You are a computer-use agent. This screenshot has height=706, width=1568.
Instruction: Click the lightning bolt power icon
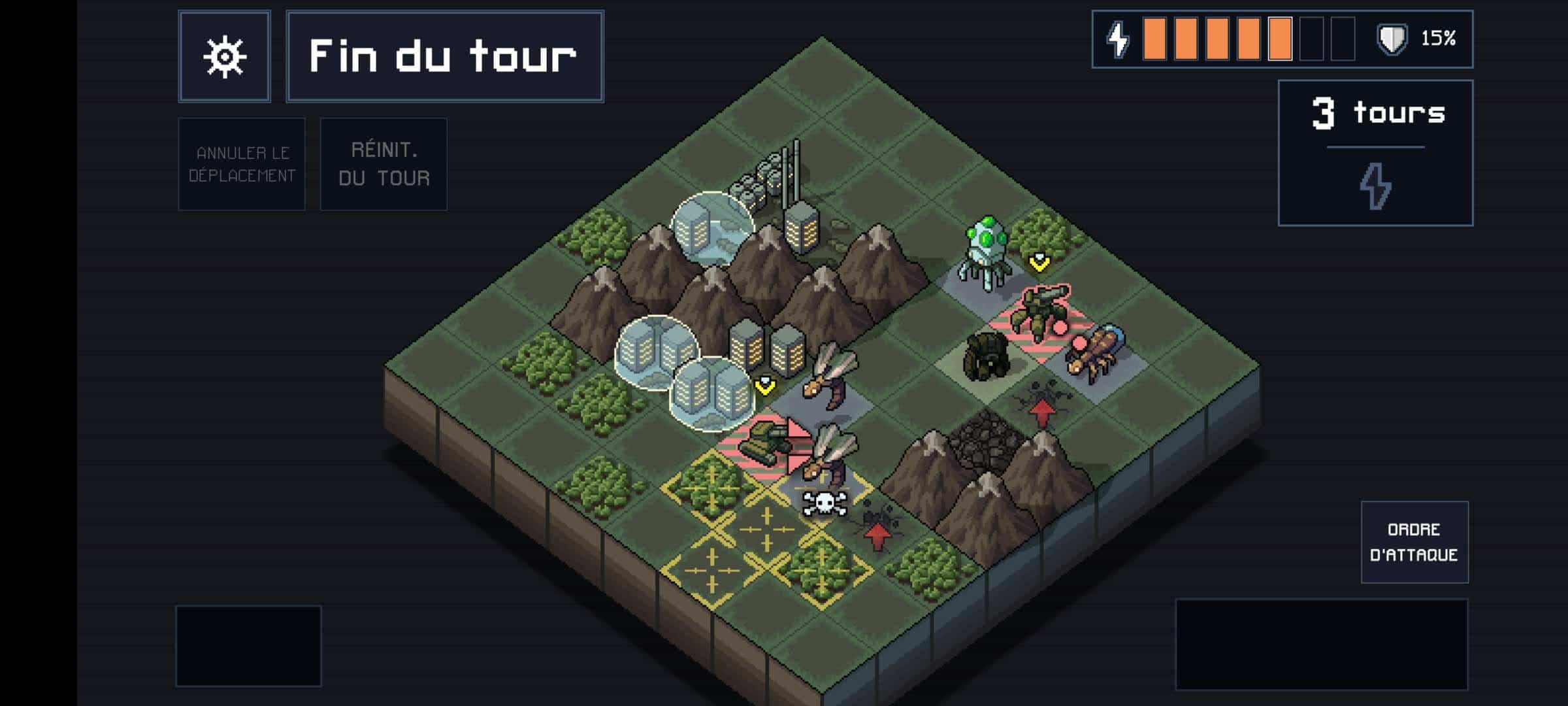tap(1119, 41)
